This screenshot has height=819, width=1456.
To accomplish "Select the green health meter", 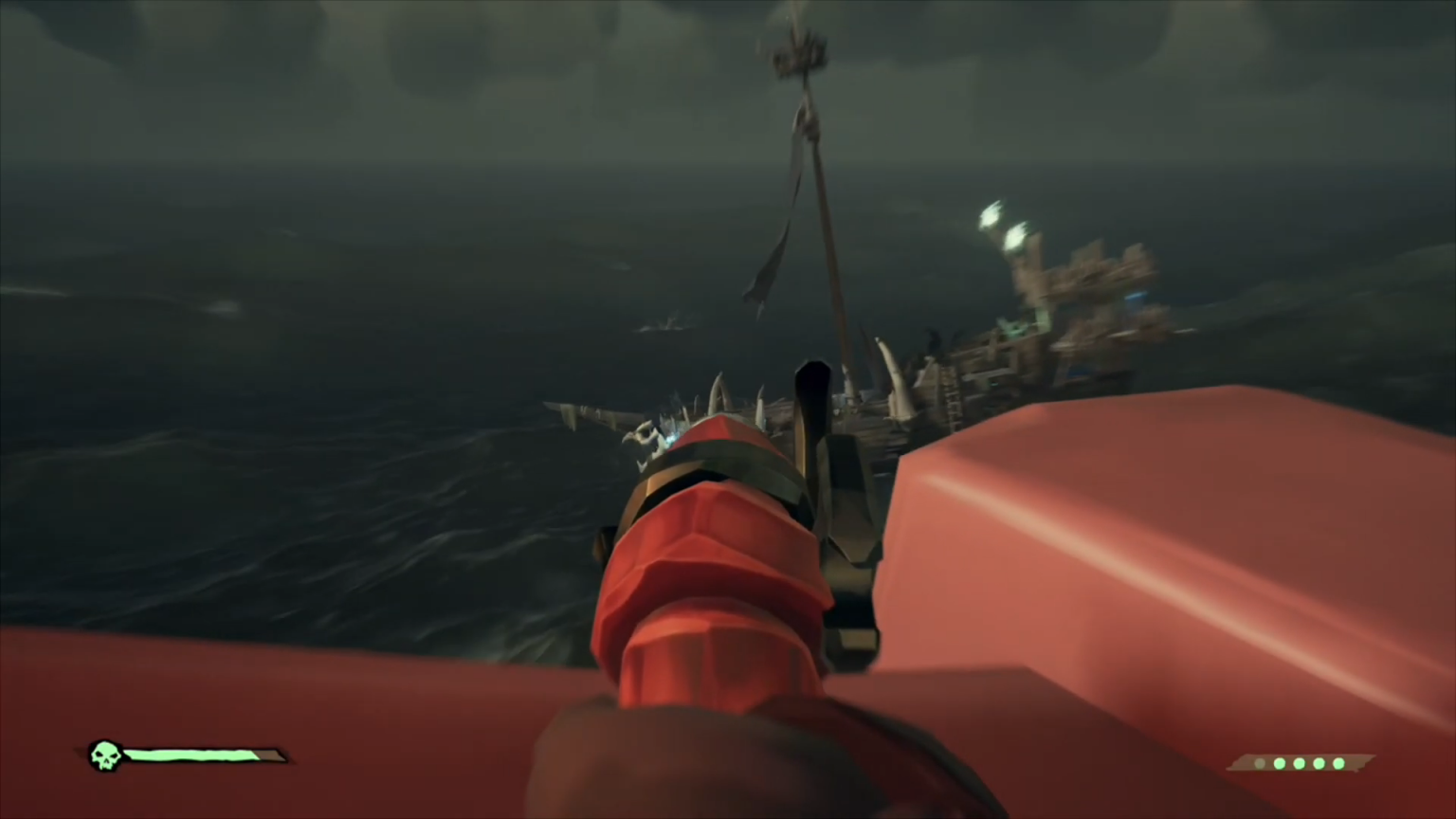I will [x=190, y=755].
